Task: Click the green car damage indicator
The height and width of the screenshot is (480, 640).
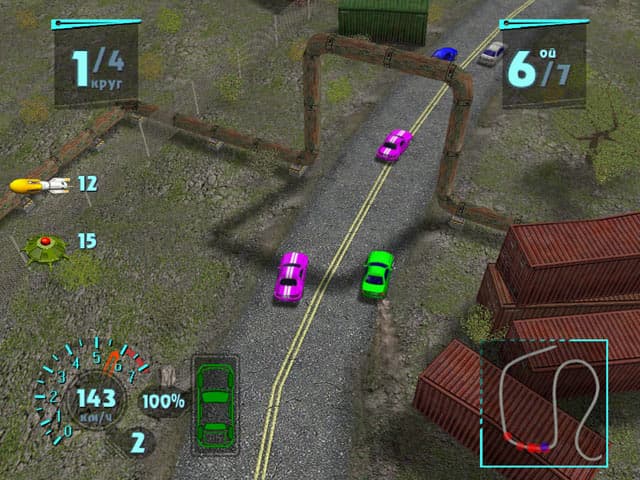Action: [216, 404]
